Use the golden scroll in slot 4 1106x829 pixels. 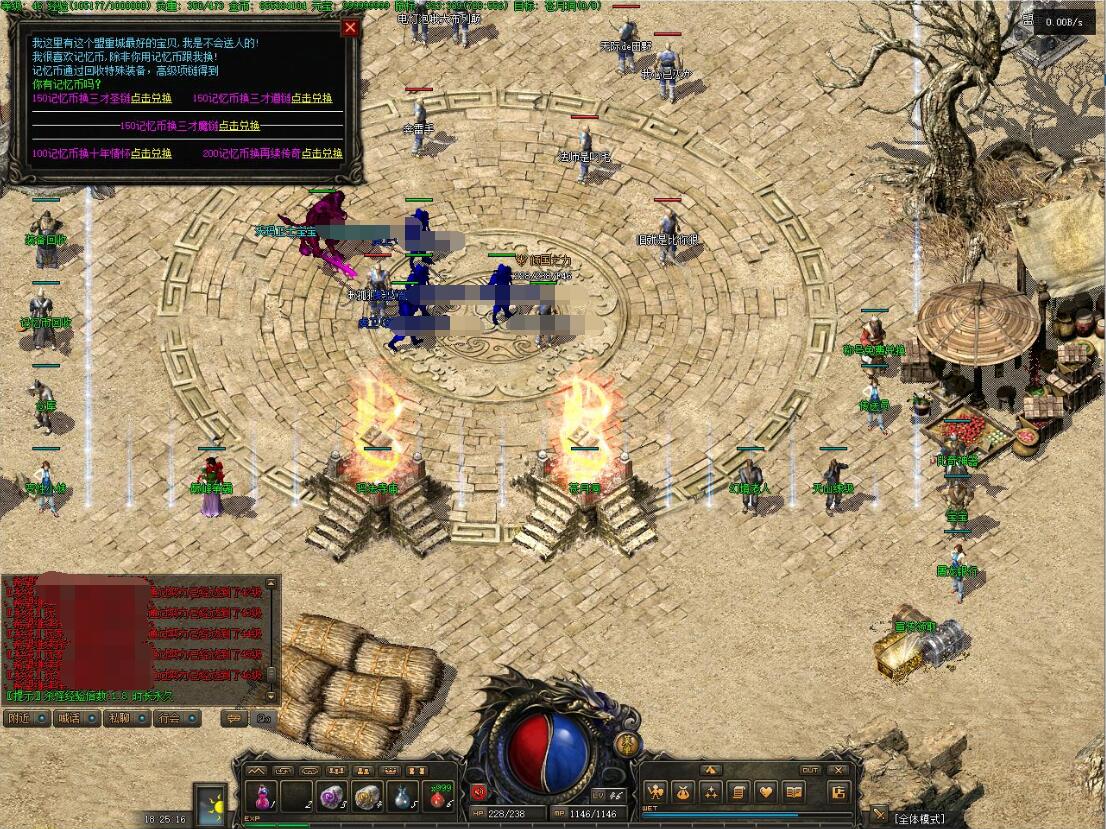click(x=366, y=796)
